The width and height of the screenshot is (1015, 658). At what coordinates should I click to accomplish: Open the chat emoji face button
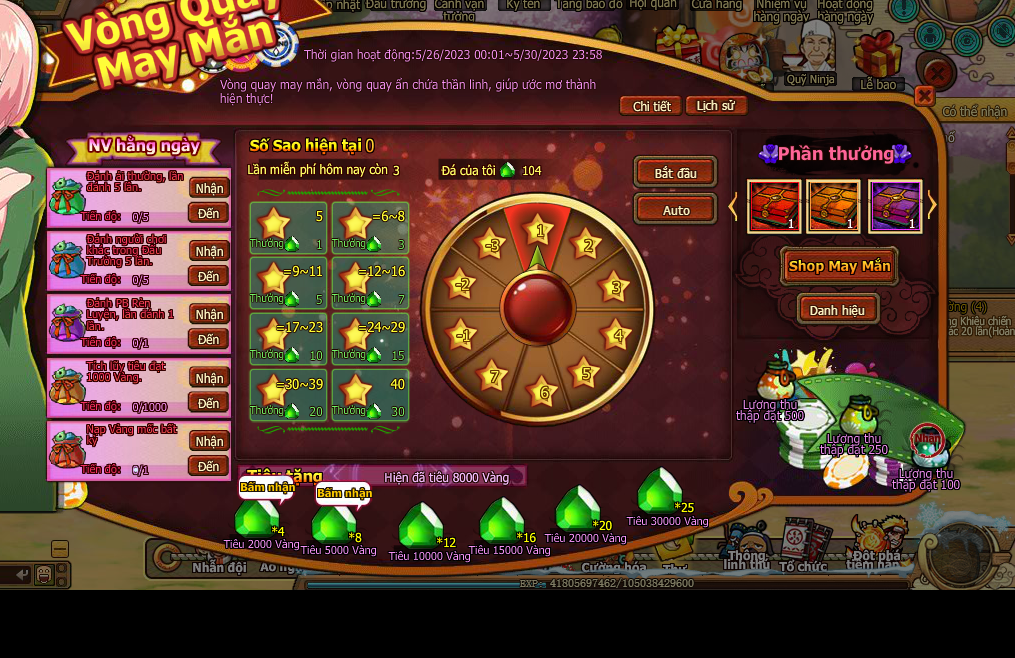pos(44,574)
